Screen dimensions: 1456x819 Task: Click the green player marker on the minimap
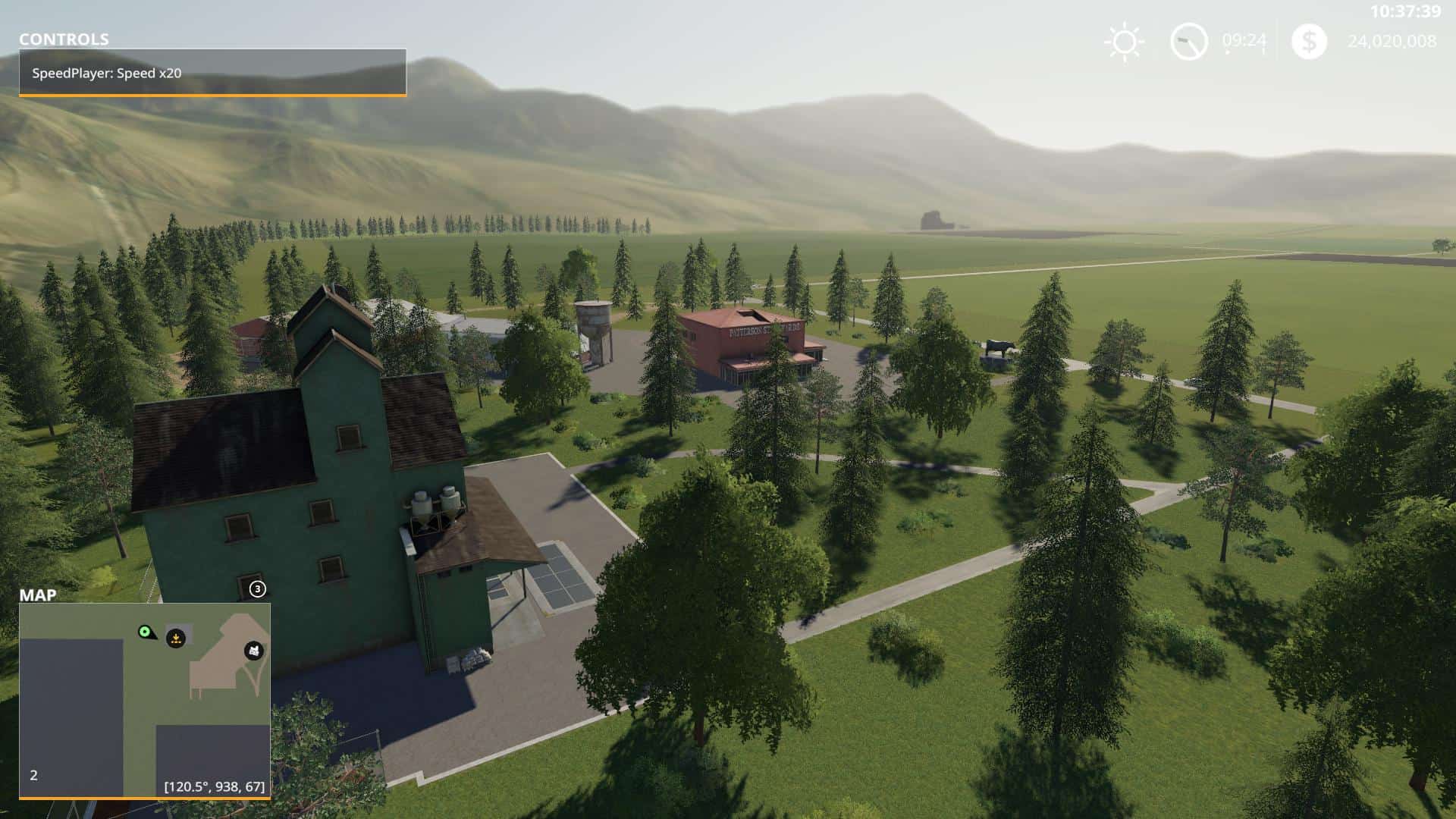[145, 632]
